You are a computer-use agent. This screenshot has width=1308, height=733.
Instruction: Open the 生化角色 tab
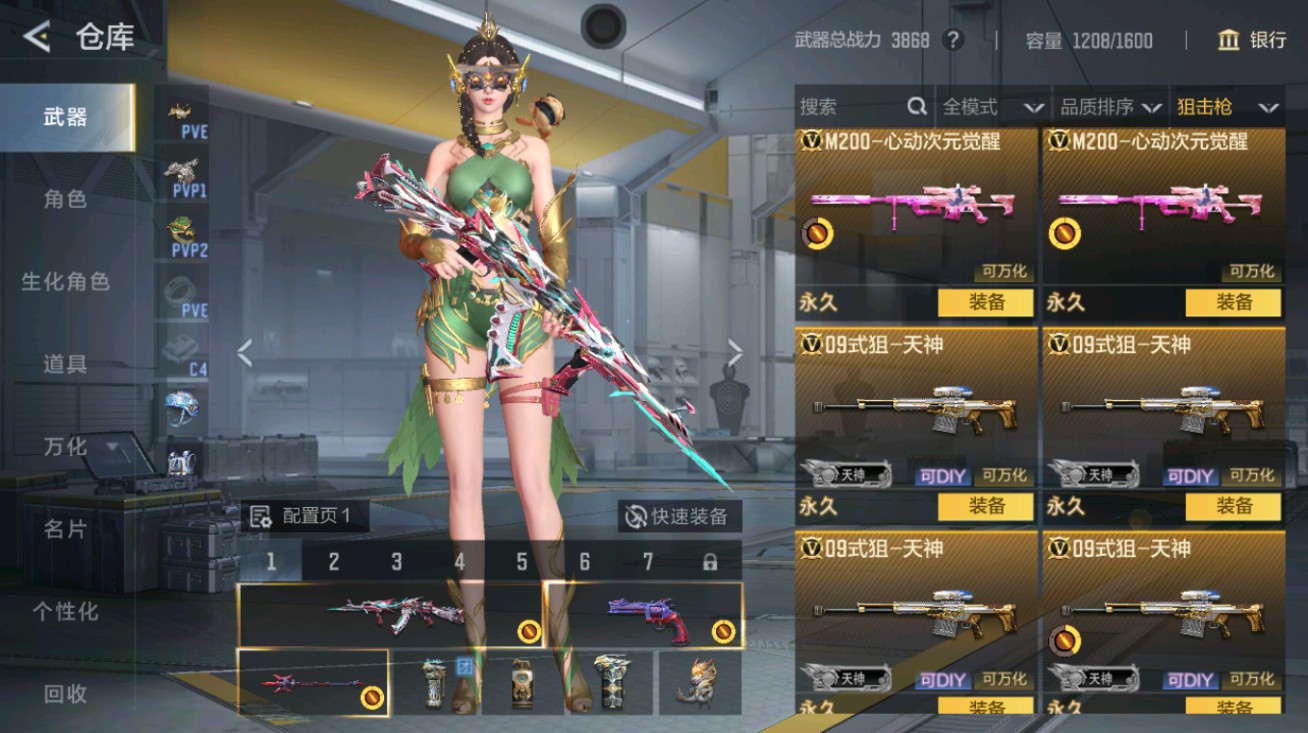pos(66,281)
